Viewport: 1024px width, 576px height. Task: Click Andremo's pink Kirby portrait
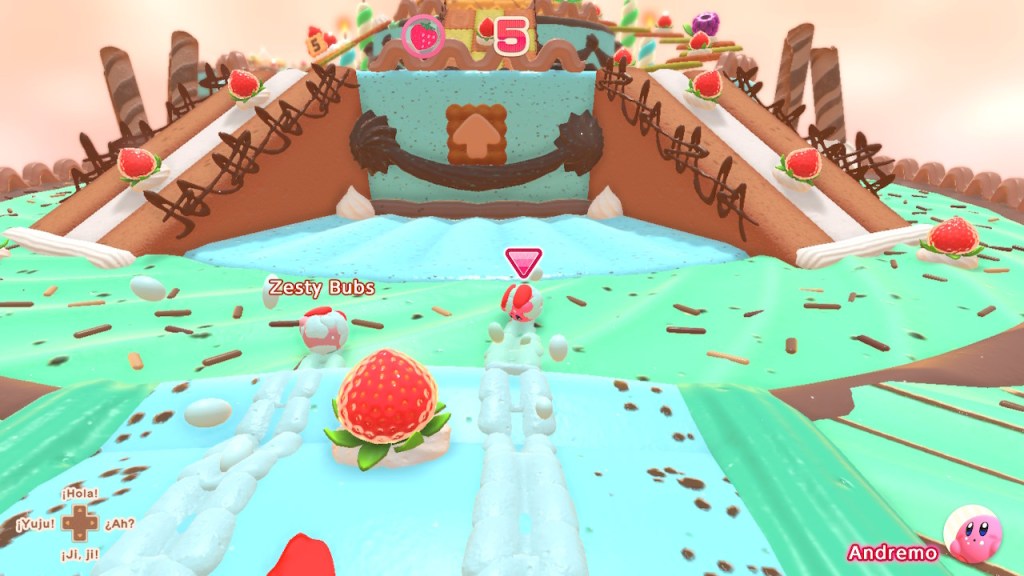point(975,536)
